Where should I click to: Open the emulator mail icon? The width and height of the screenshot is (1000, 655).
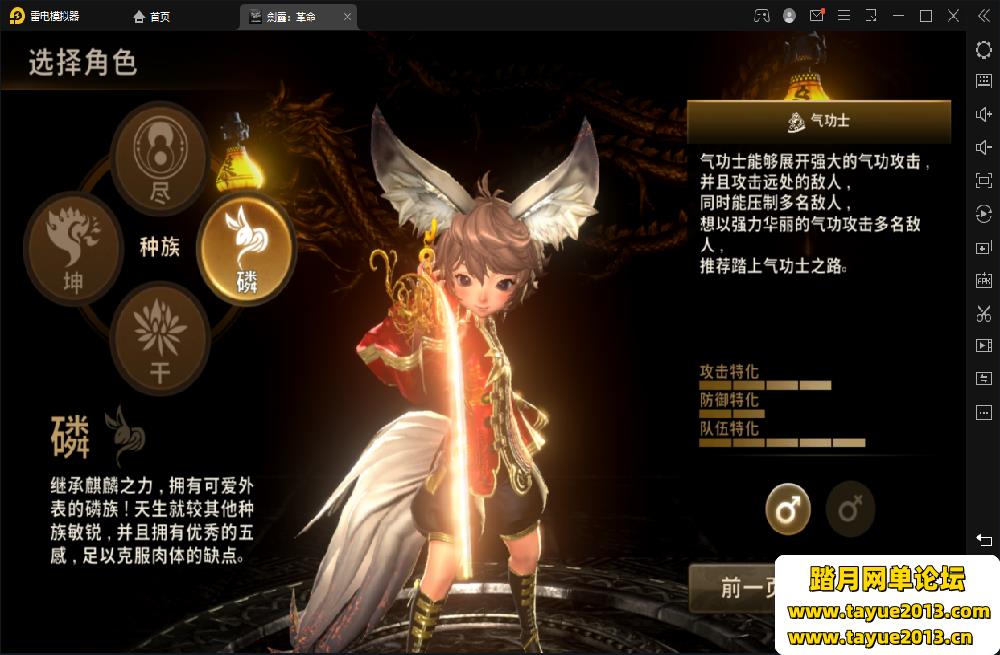(817, 16)
